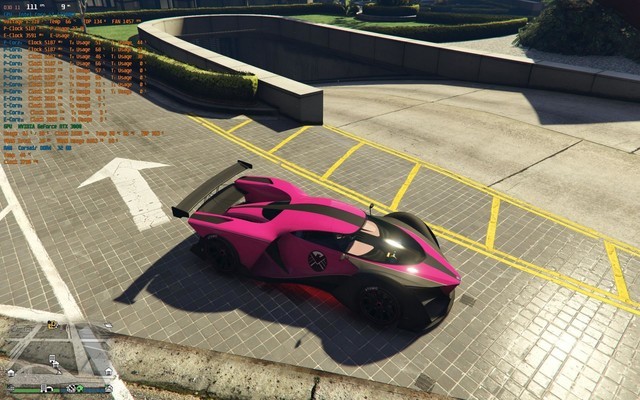The width and height of the screenshot is (640, 400).
Task: Click the minimap in the corner
Action: [60, 352]
